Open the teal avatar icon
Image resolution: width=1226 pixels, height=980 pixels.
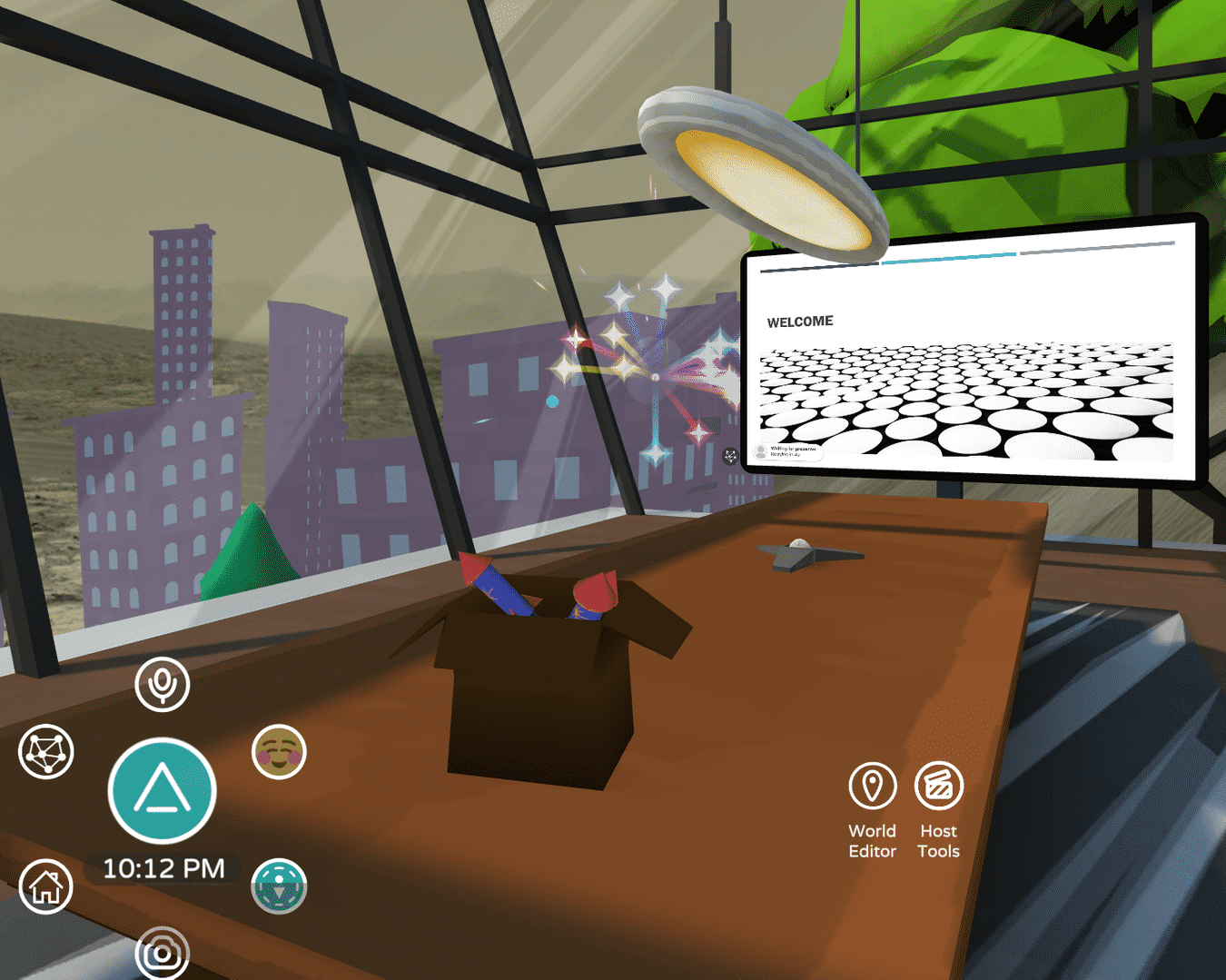[279, 886]
